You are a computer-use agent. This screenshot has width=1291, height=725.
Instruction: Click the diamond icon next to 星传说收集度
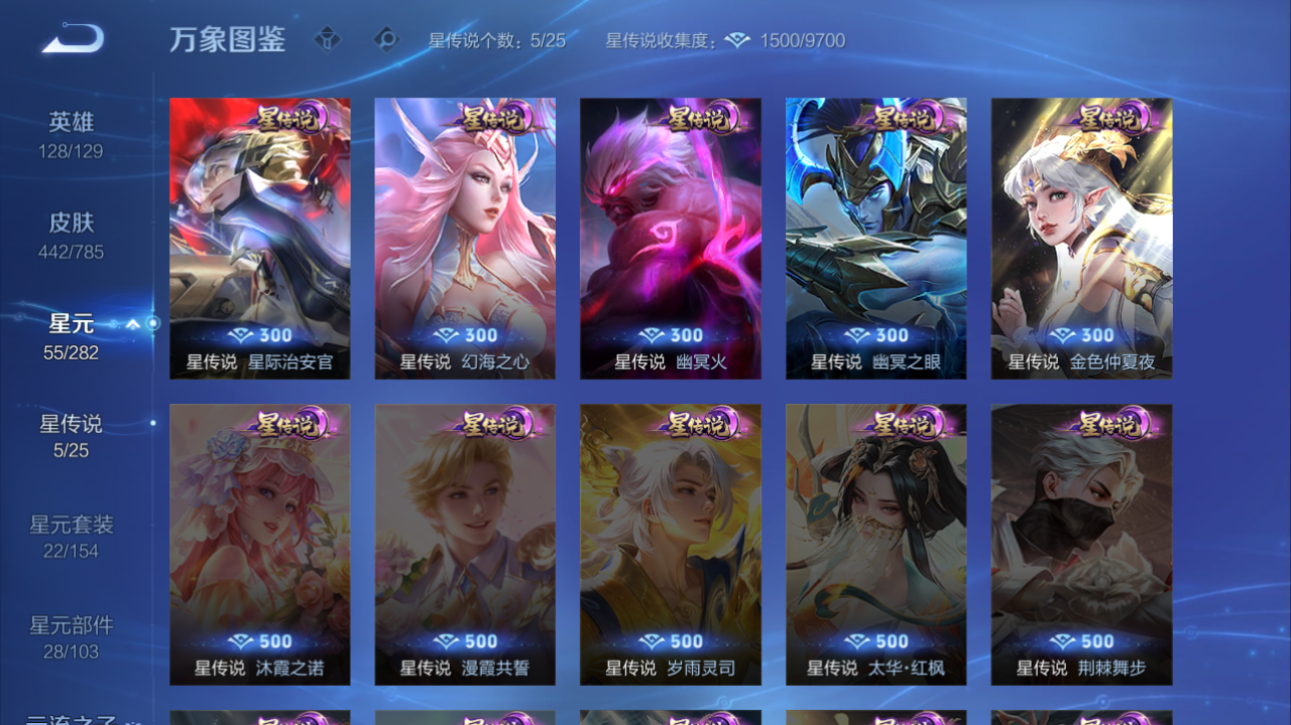click(x=740, y=40)
